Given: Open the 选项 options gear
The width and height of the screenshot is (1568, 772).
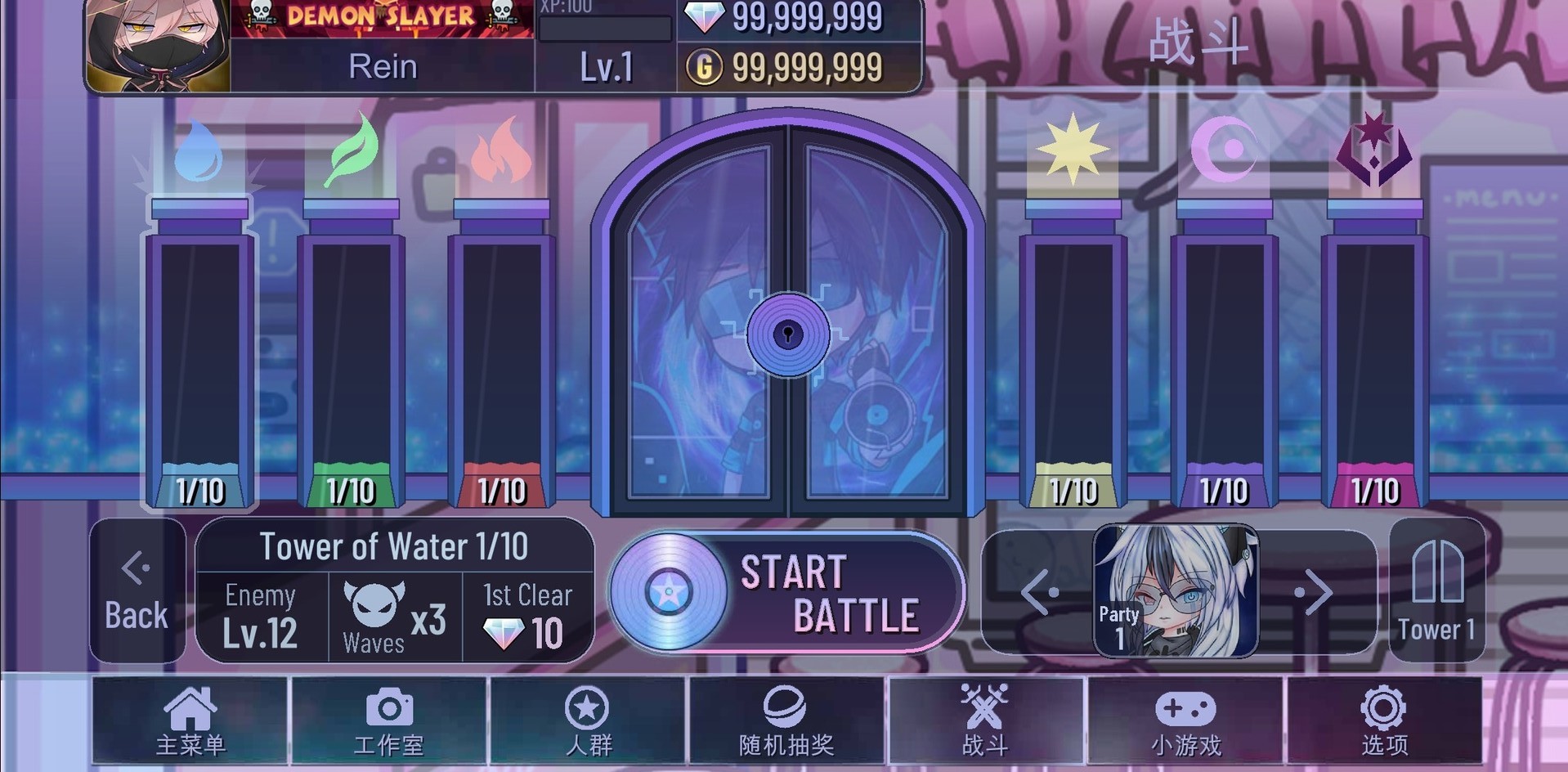Looking at the screenshot, I should (1384, 720).
